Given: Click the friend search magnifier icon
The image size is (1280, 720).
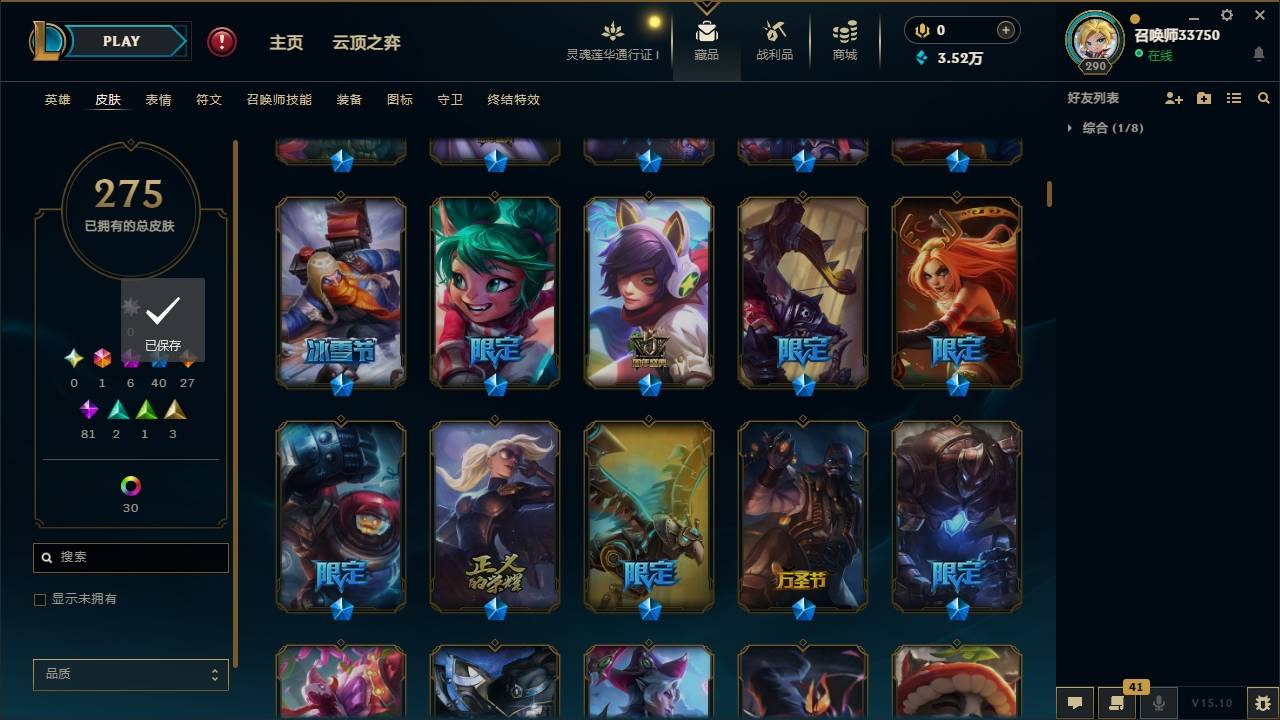Looking at the screenshot, I should (1263, 98).
